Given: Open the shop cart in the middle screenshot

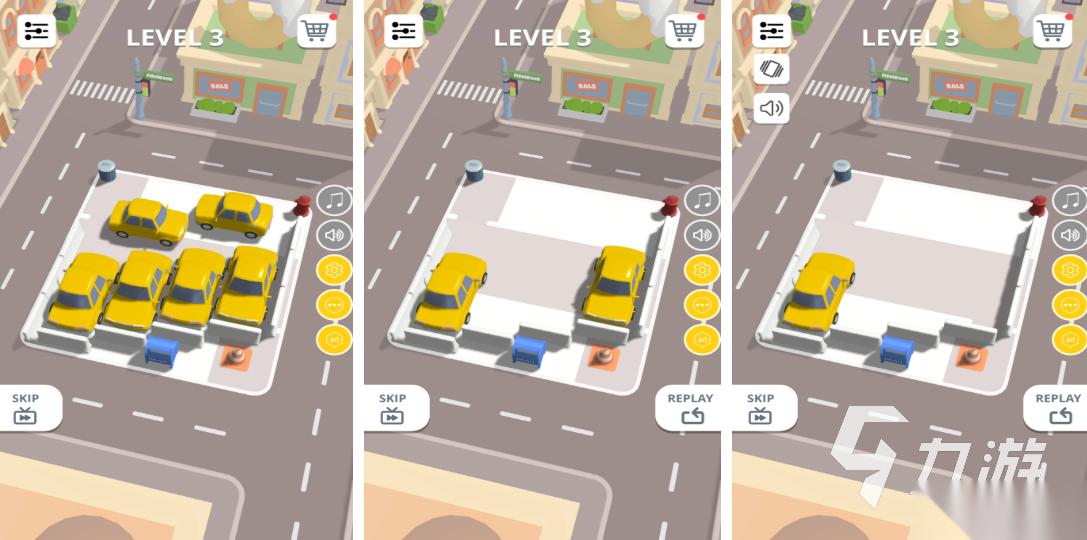Looking at the screenshot, I should click(x=684, y=31).
